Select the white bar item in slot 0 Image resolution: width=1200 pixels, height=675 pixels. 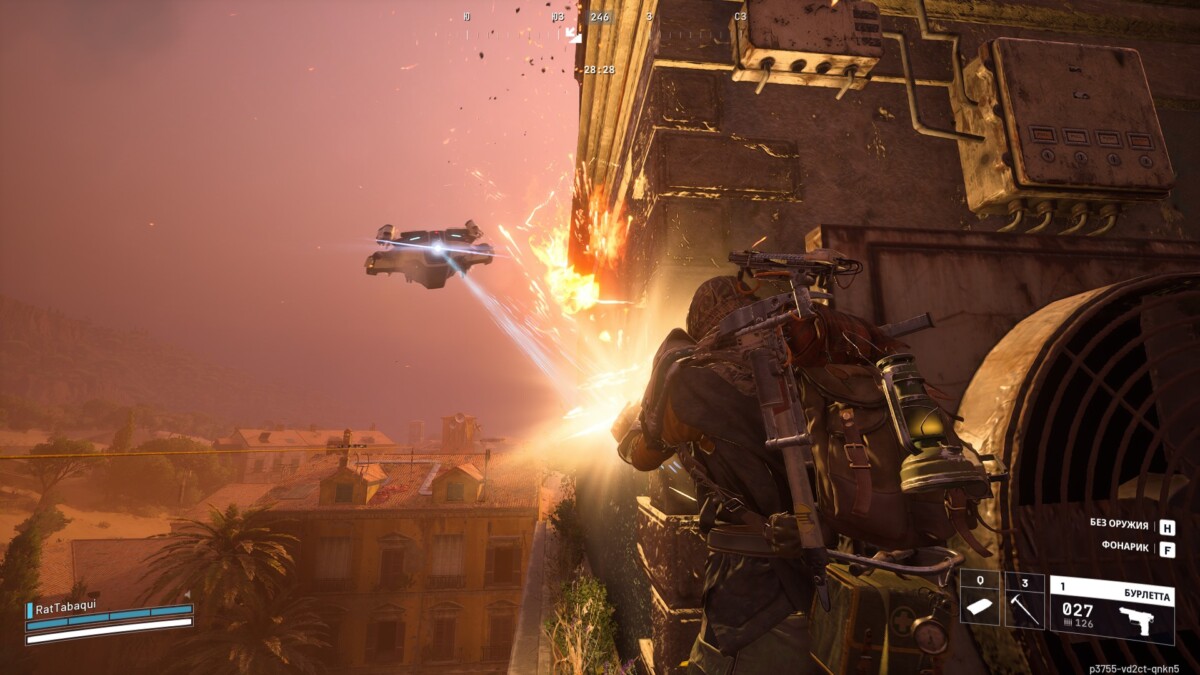point(980,600)
